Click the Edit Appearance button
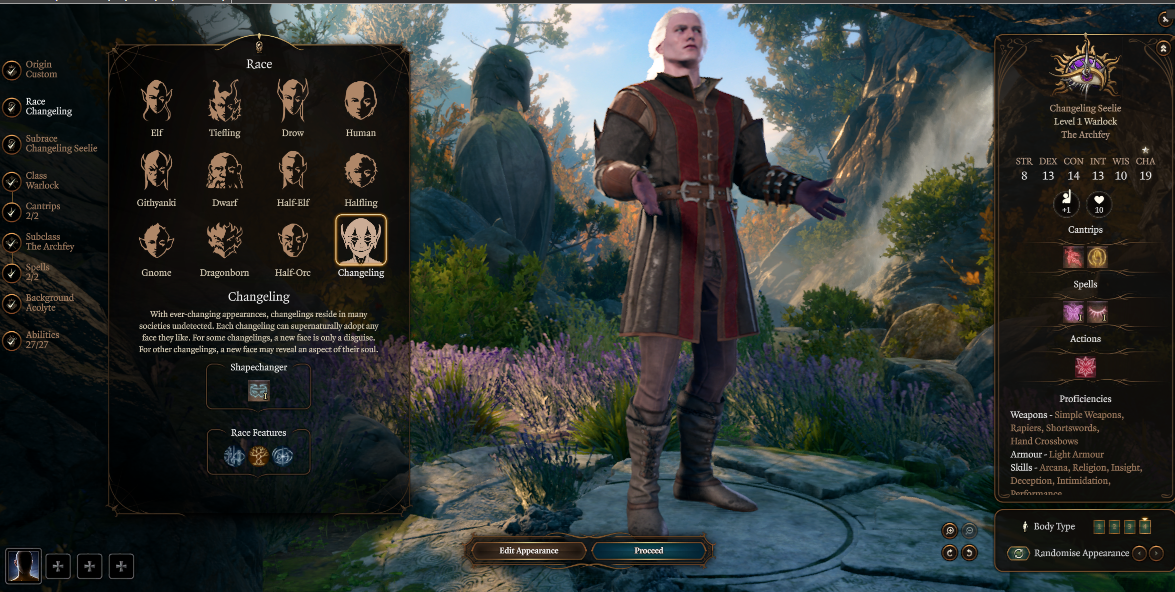 click(529, 550)
